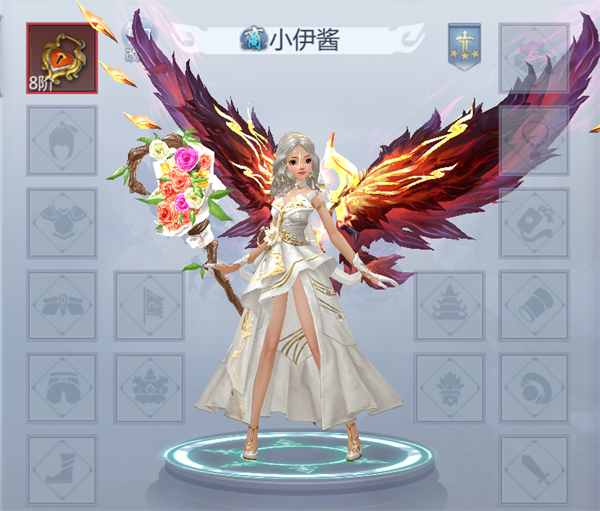The image size is (600, 511).
Task: Select the empty necklace slot
Action: (534, 141)
